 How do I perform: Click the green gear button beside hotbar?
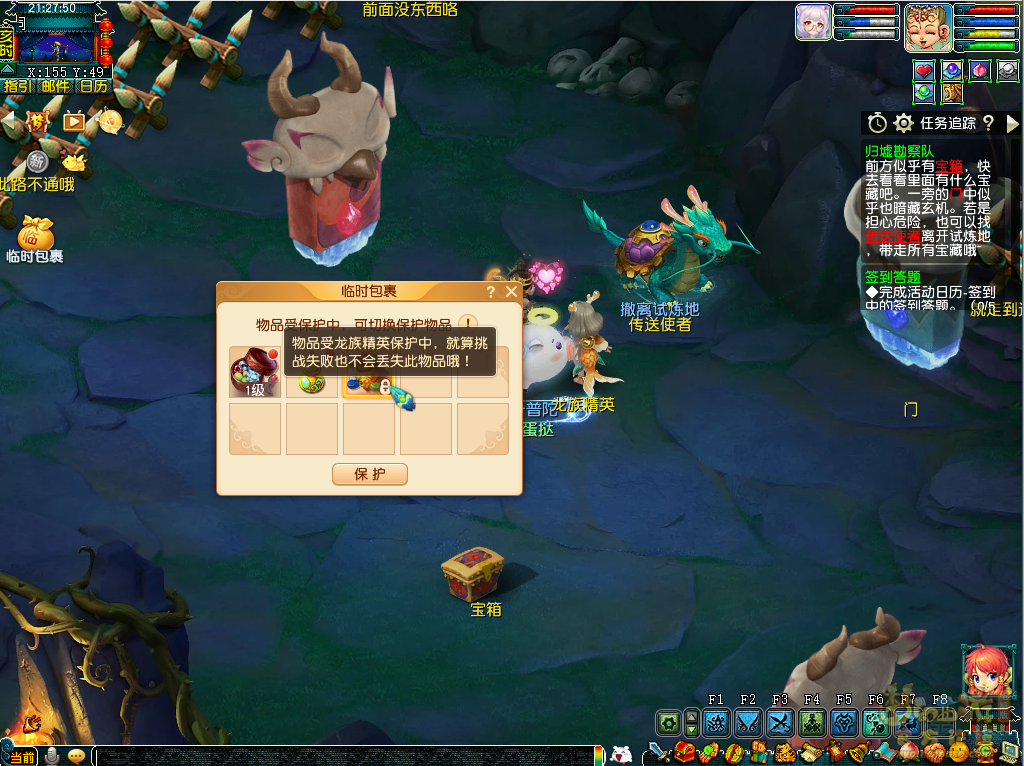click(x=668, y=723)
